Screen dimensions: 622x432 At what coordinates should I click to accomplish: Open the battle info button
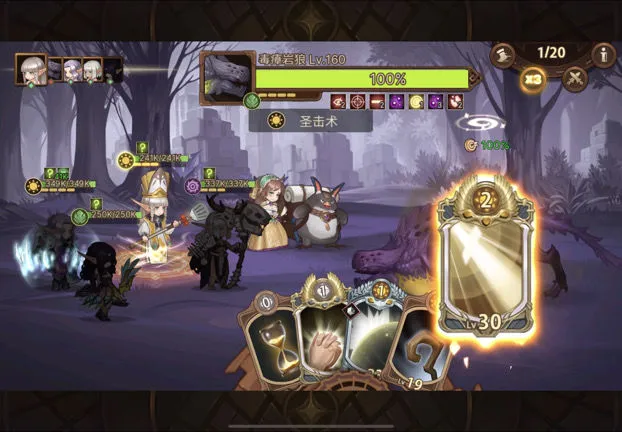point(603,54)
